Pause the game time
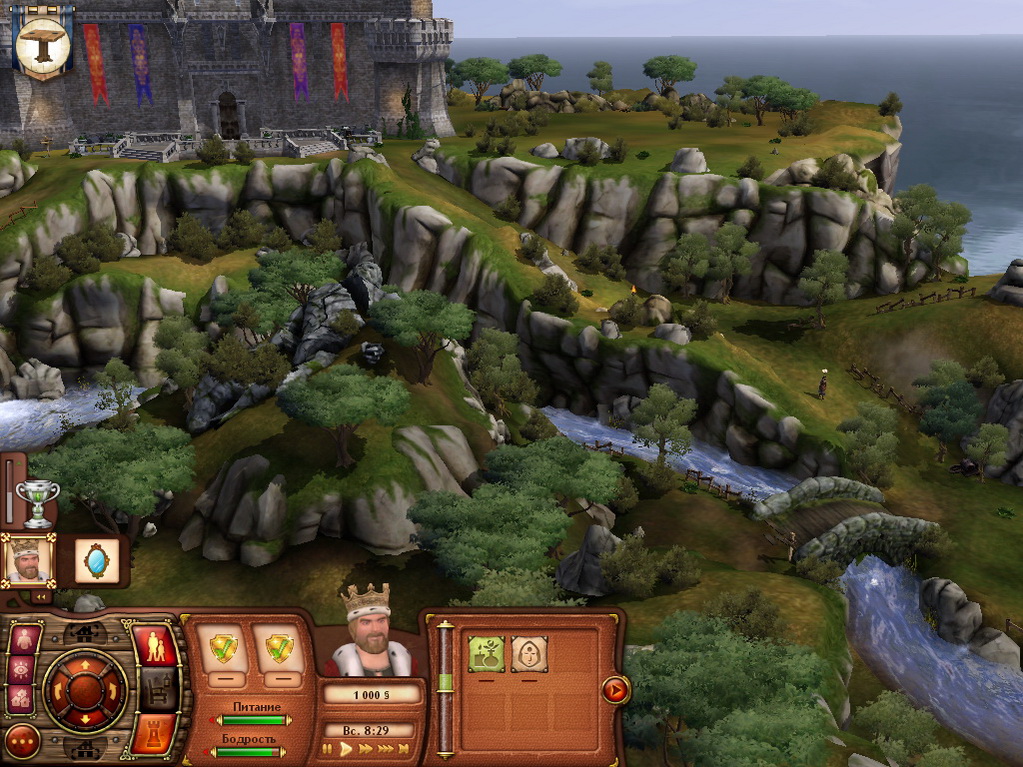The image size is (1023, 767). tap(327, 748)
